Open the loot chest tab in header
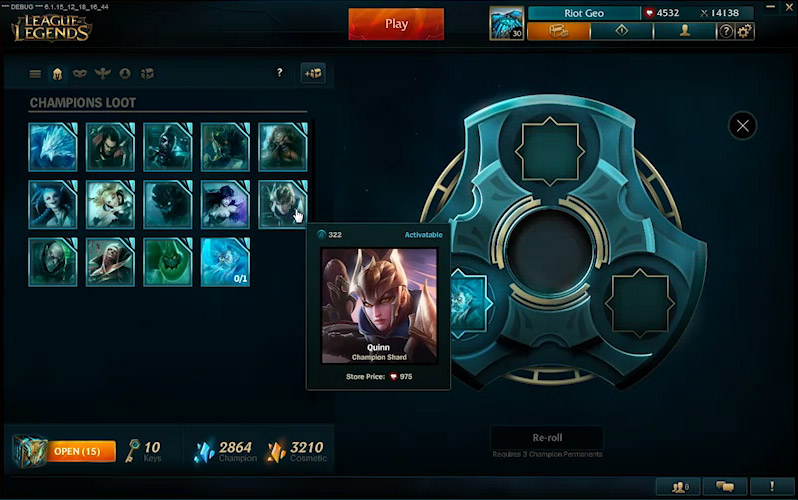 pyautogui.click(x=558, y=31)
